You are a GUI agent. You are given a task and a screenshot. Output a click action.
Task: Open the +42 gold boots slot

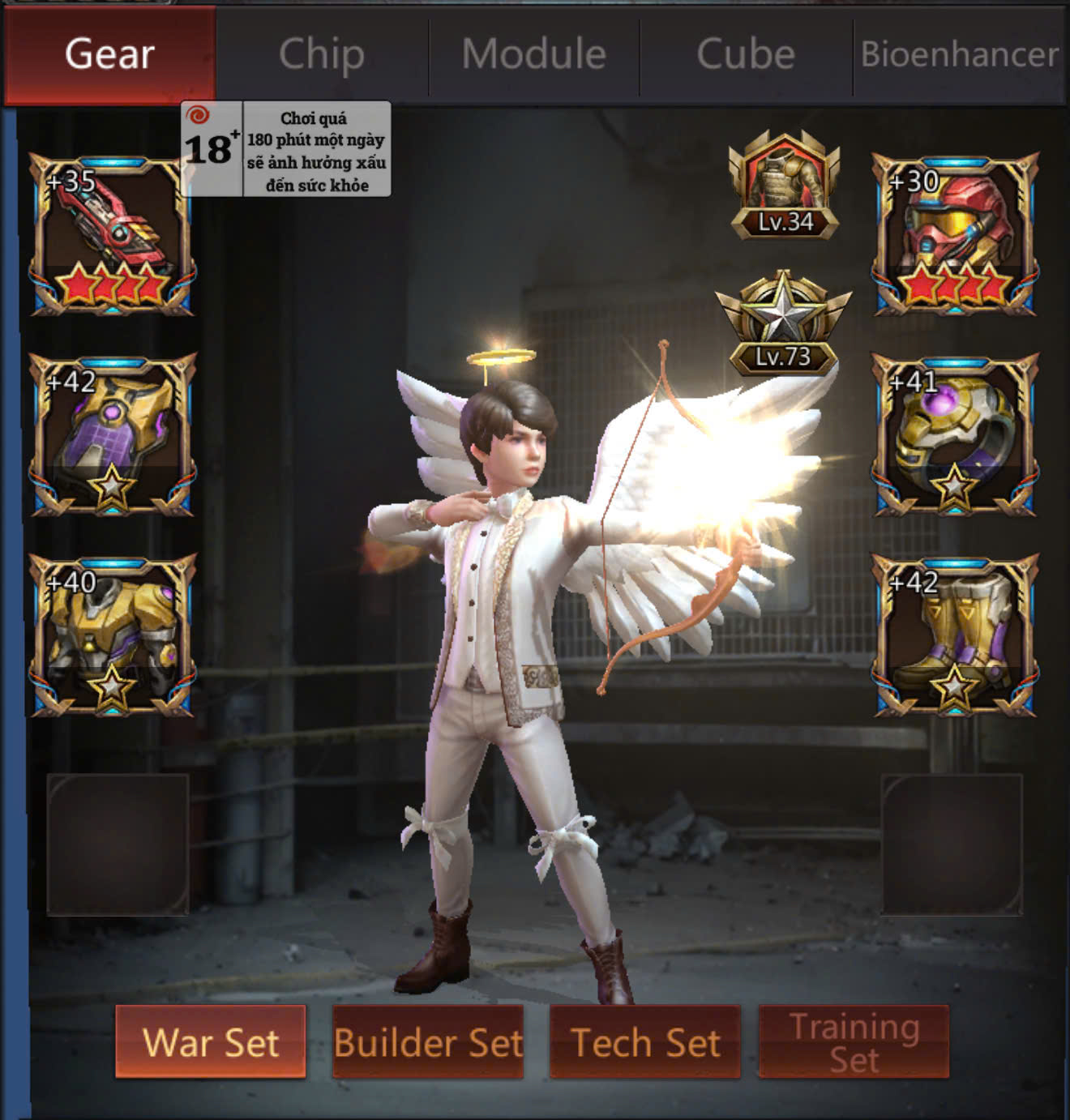point(955,635)
